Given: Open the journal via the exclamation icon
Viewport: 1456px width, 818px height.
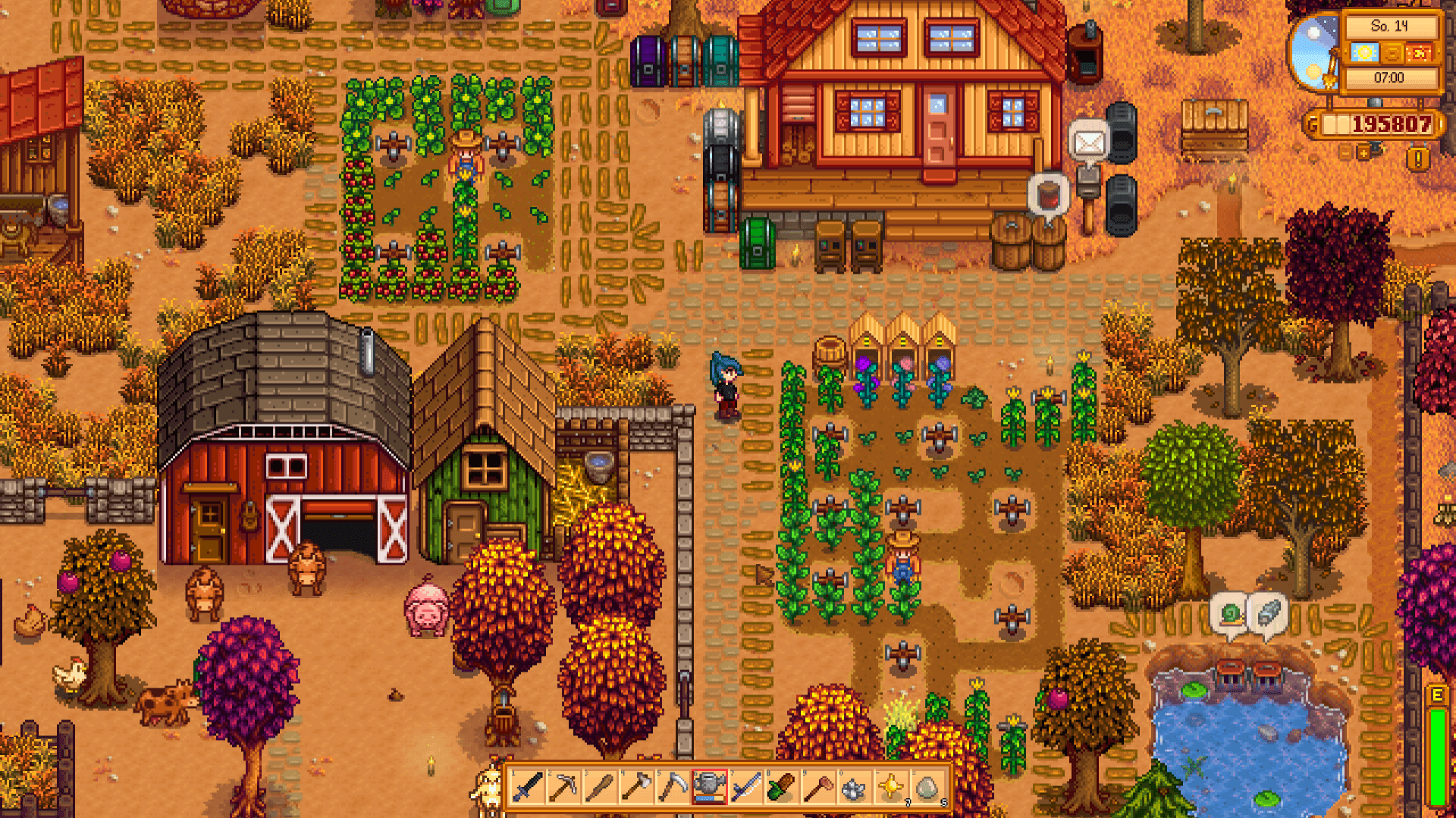Looking at the screenshot, I should [x=1417, y=155].
